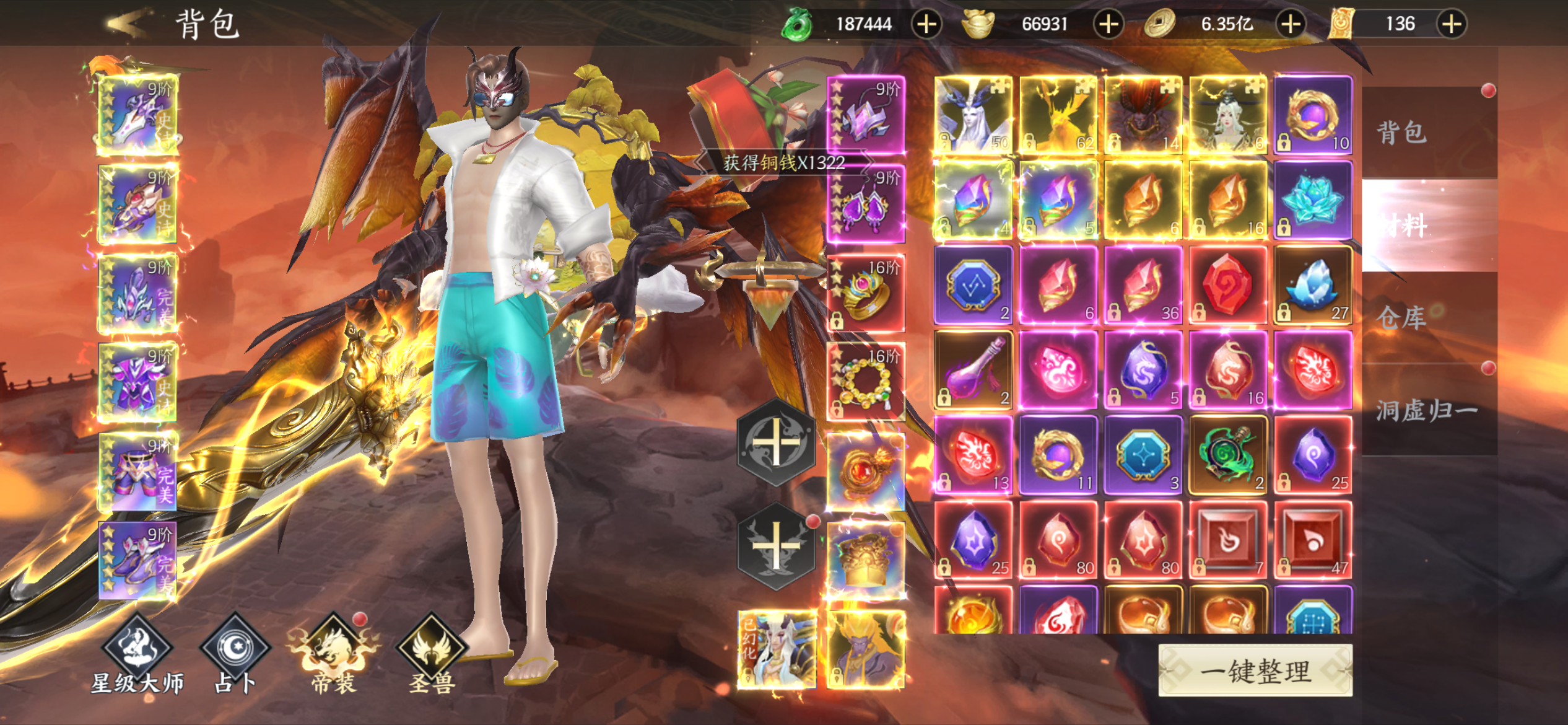Add more jade currency with its plus button

coord(926,24)
